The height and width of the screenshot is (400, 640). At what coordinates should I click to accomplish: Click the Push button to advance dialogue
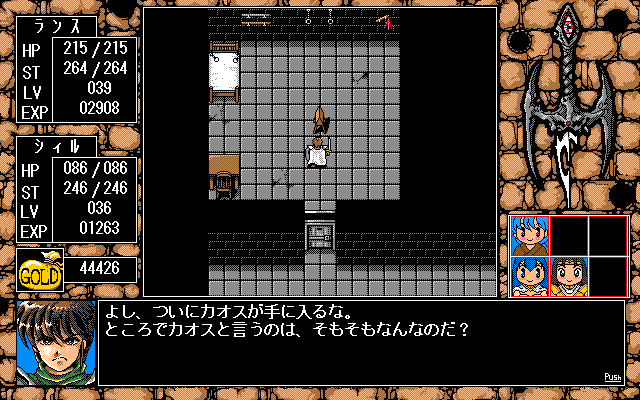tap(613, 377)
